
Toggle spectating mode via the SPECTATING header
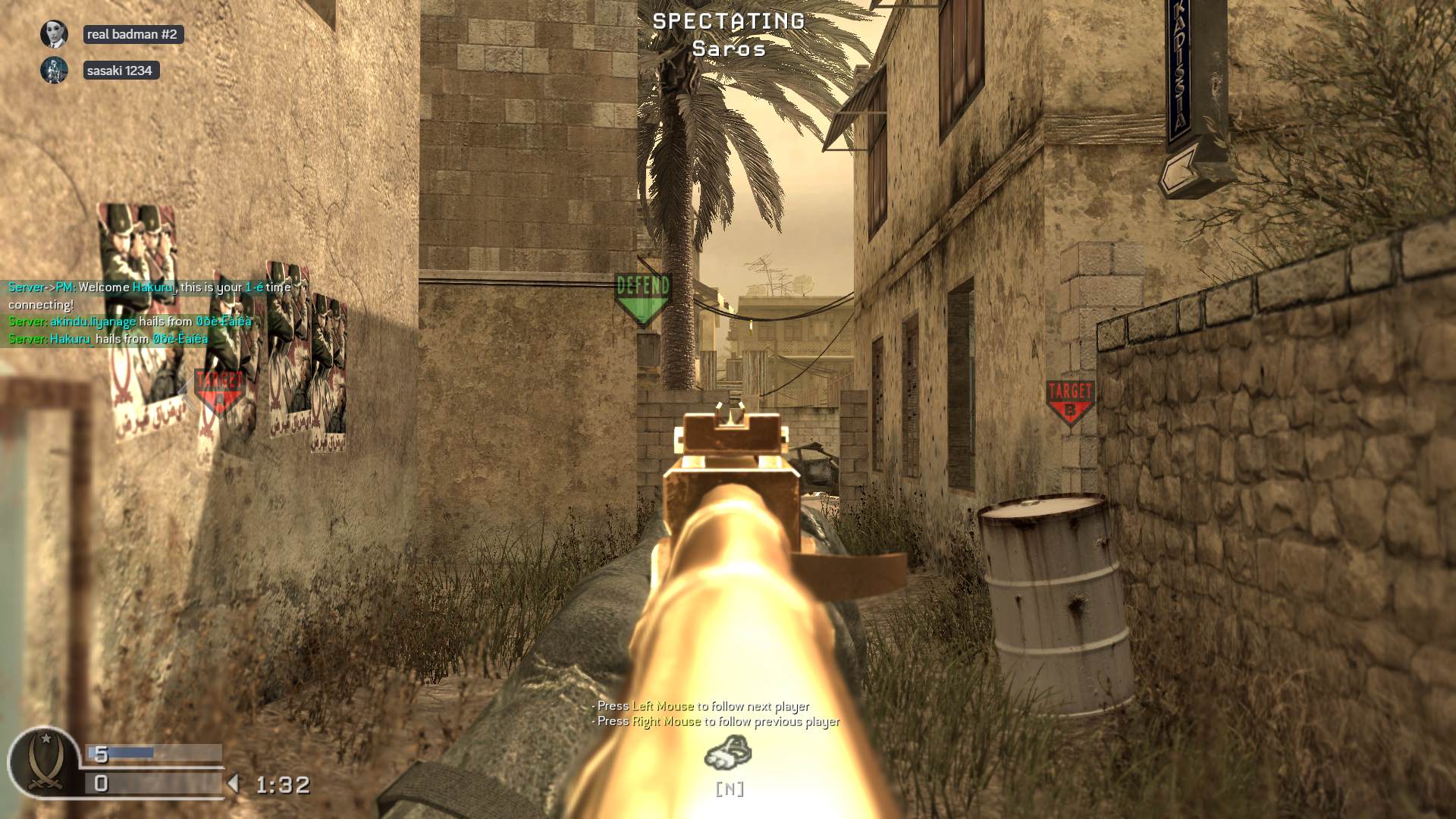pyautogui.click(x=726, y=22)
